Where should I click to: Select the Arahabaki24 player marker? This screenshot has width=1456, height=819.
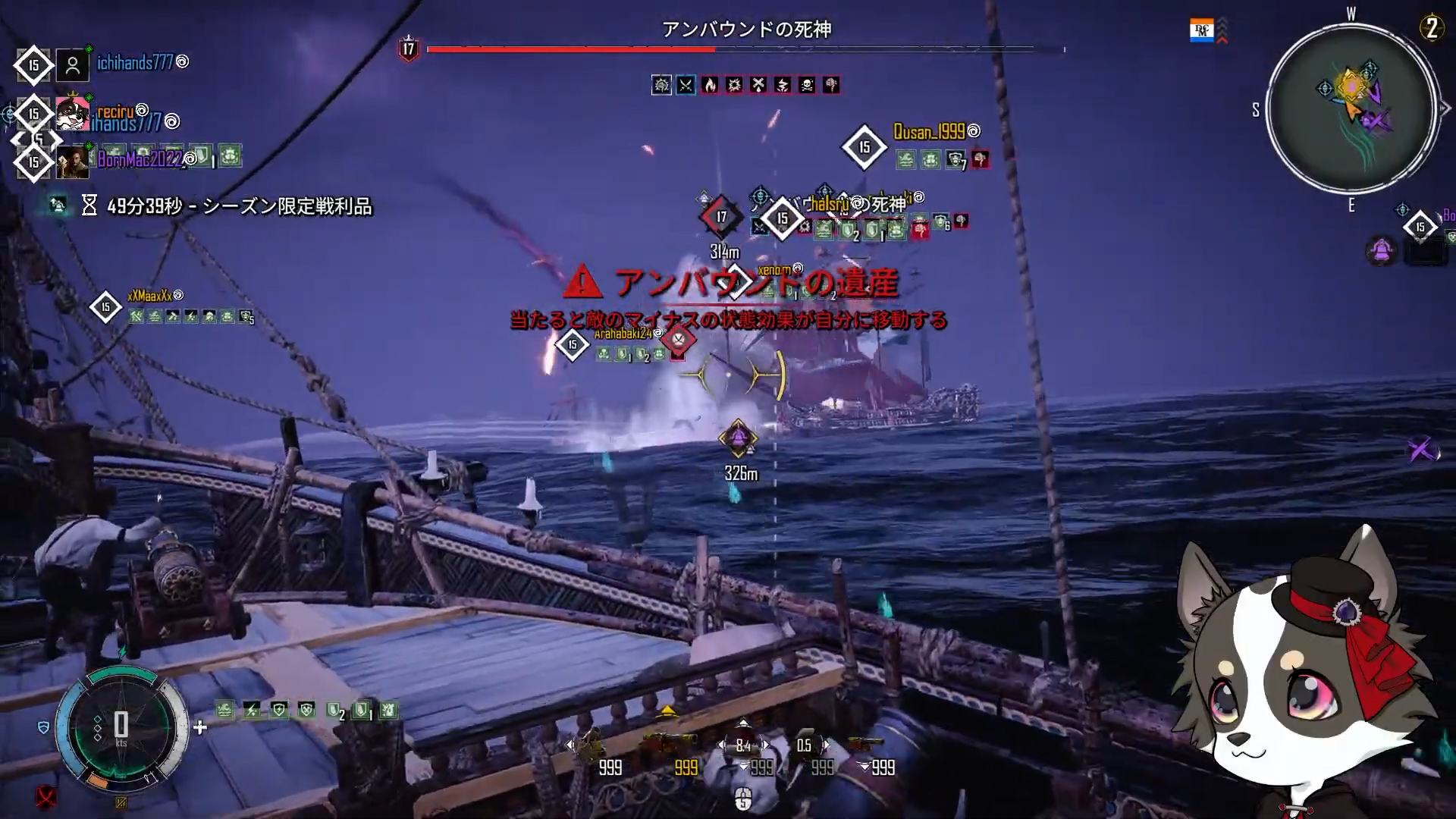573,344
